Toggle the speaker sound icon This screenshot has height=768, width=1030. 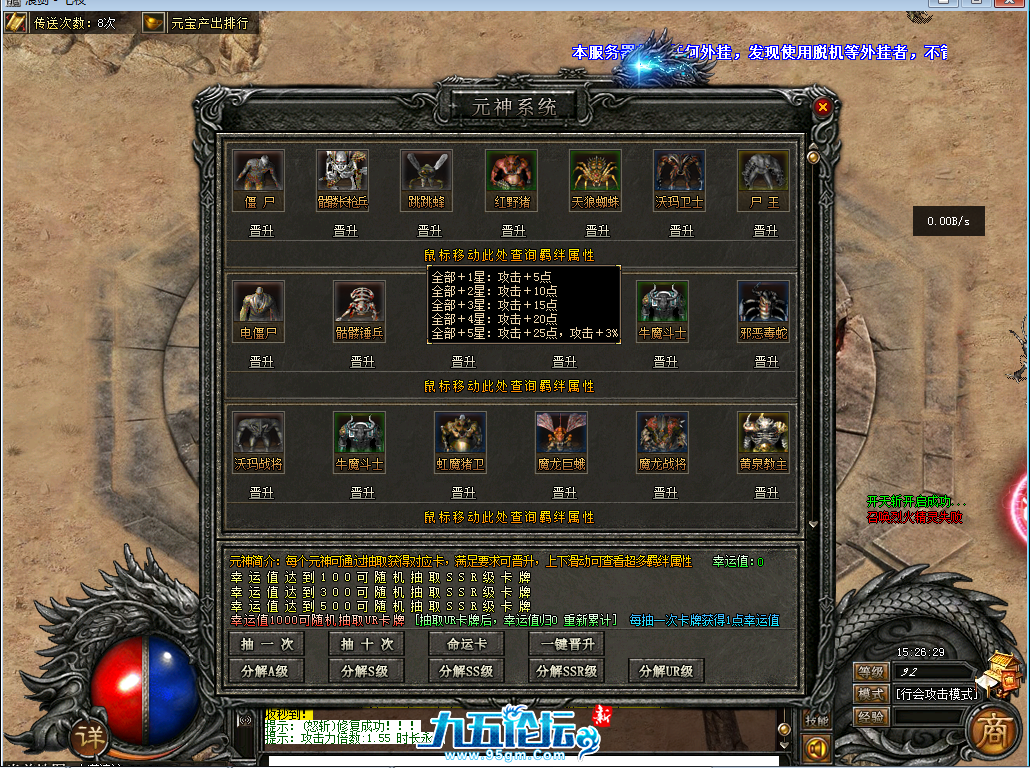pos(817,747)
